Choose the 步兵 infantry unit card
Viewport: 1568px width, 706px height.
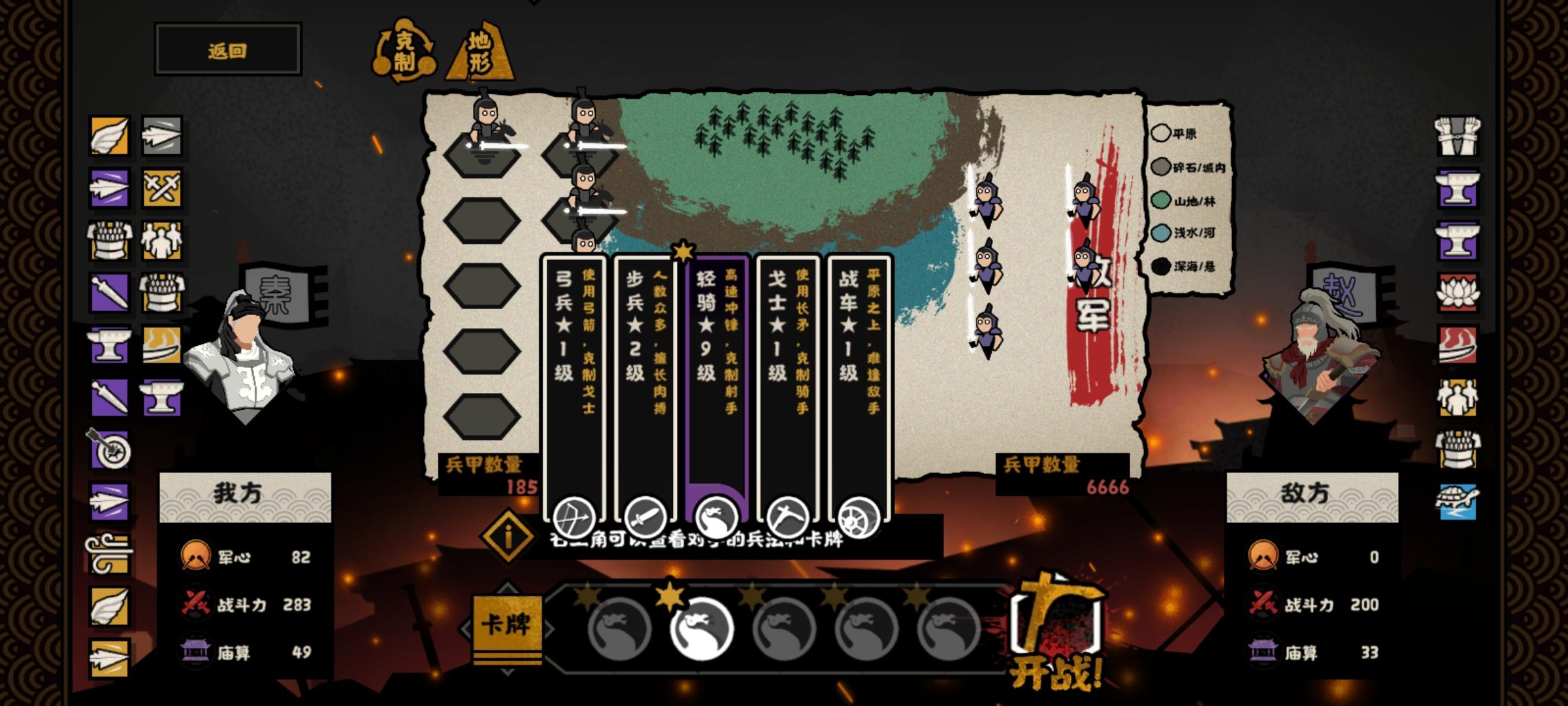pos(645,386)
